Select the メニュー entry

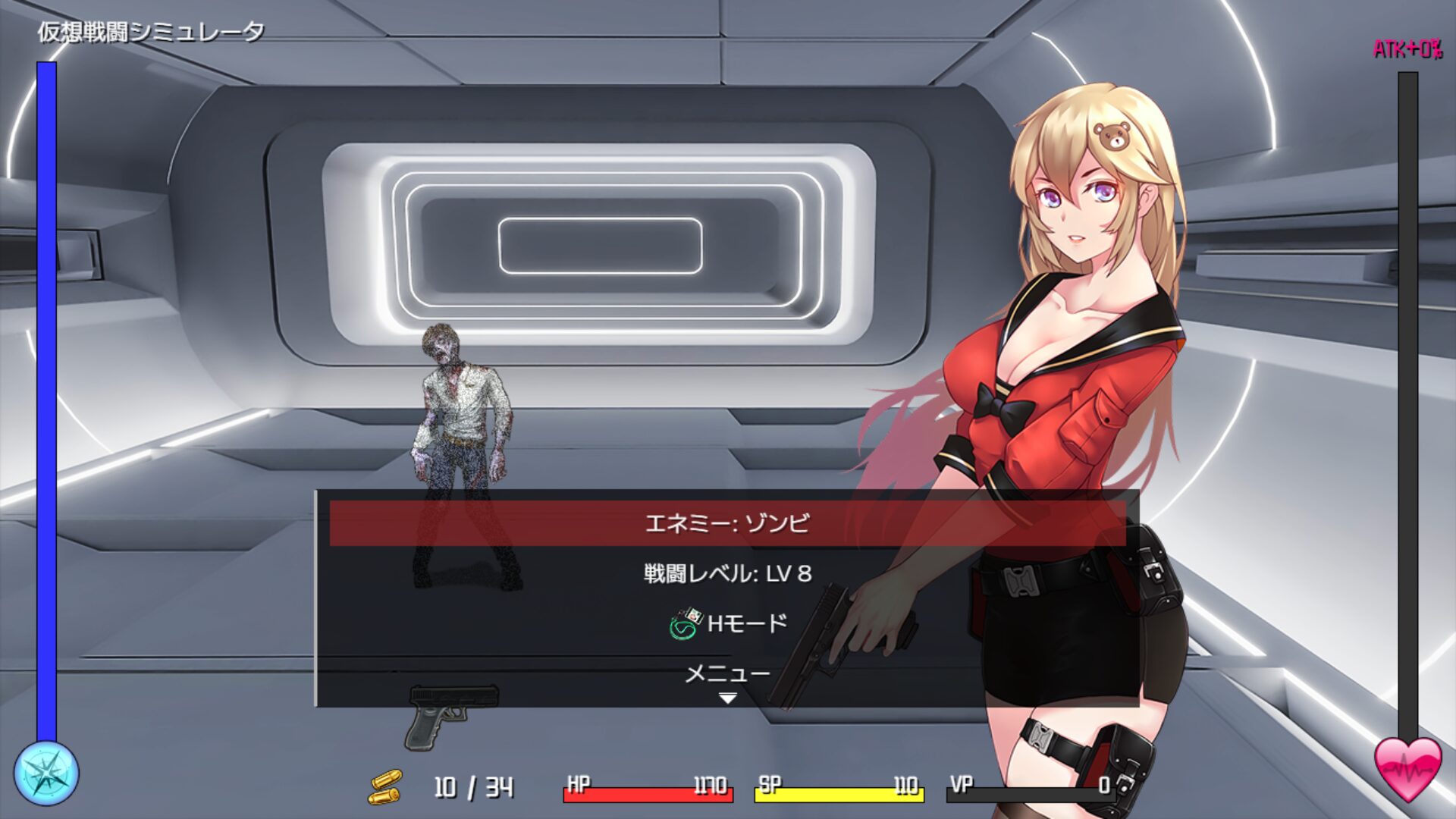727,673
